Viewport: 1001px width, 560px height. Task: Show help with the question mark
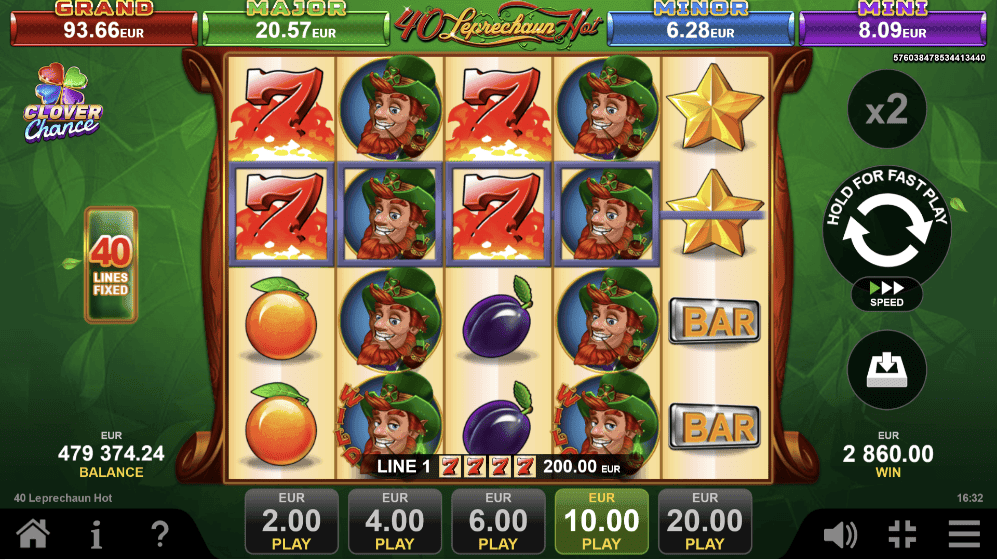159,534
